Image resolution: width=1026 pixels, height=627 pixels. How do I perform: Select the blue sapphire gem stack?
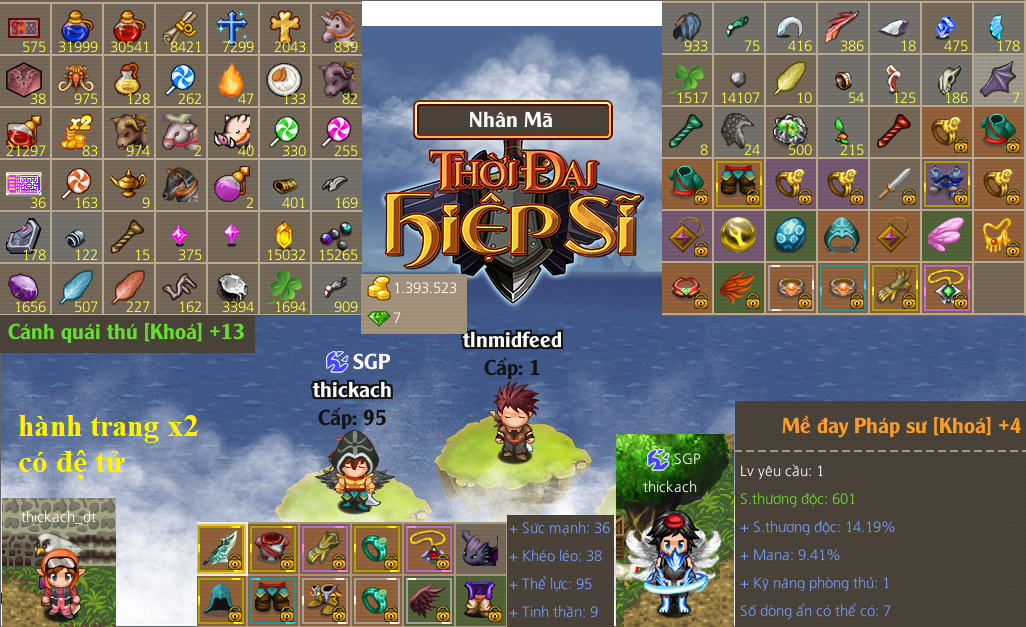coord(944,28)
